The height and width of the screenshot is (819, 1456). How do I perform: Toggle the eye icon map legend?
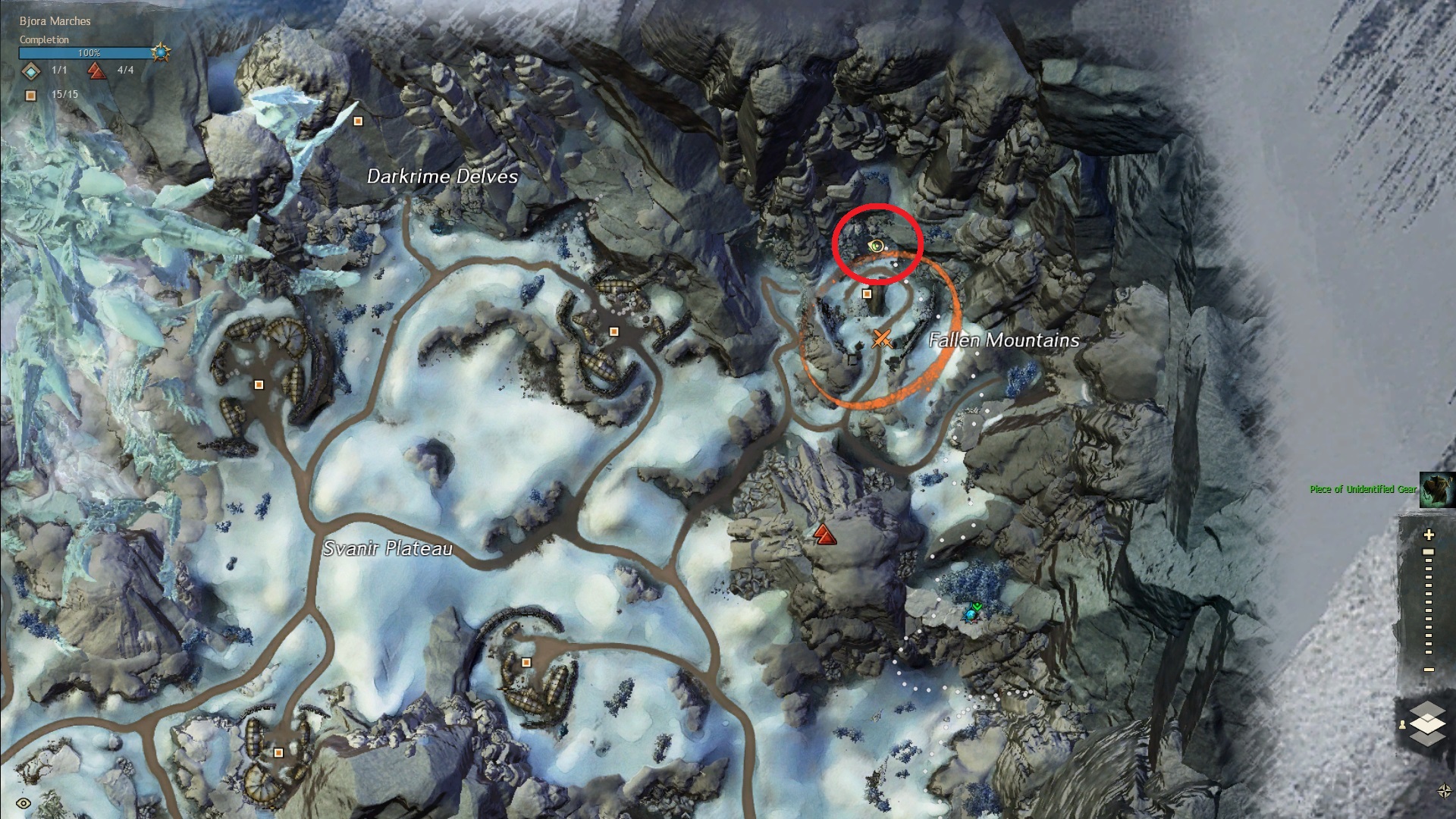tap(24, 803)
